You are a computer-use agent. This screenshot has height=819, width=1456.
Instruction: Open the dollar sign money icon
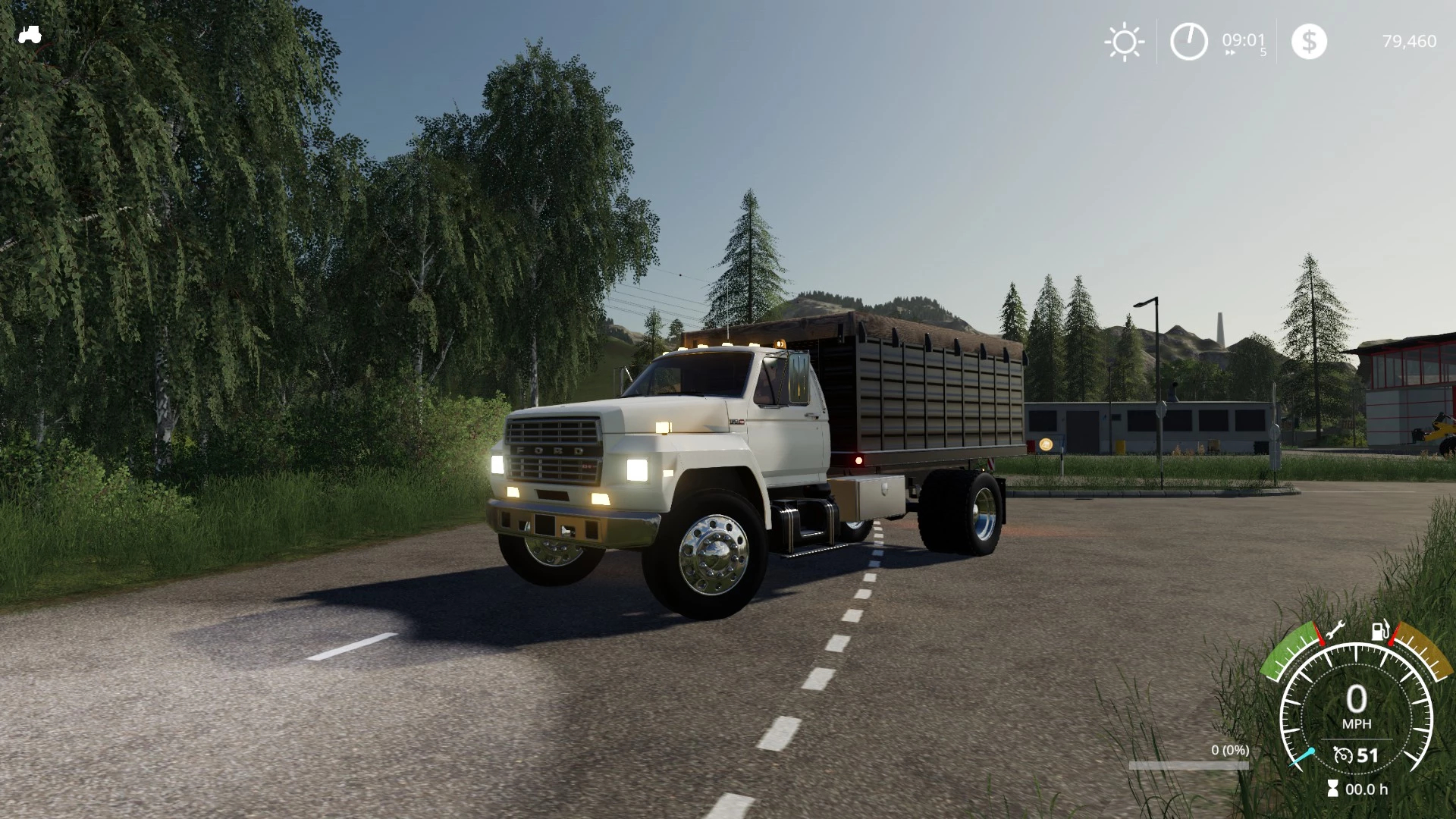click(1309, 41)
